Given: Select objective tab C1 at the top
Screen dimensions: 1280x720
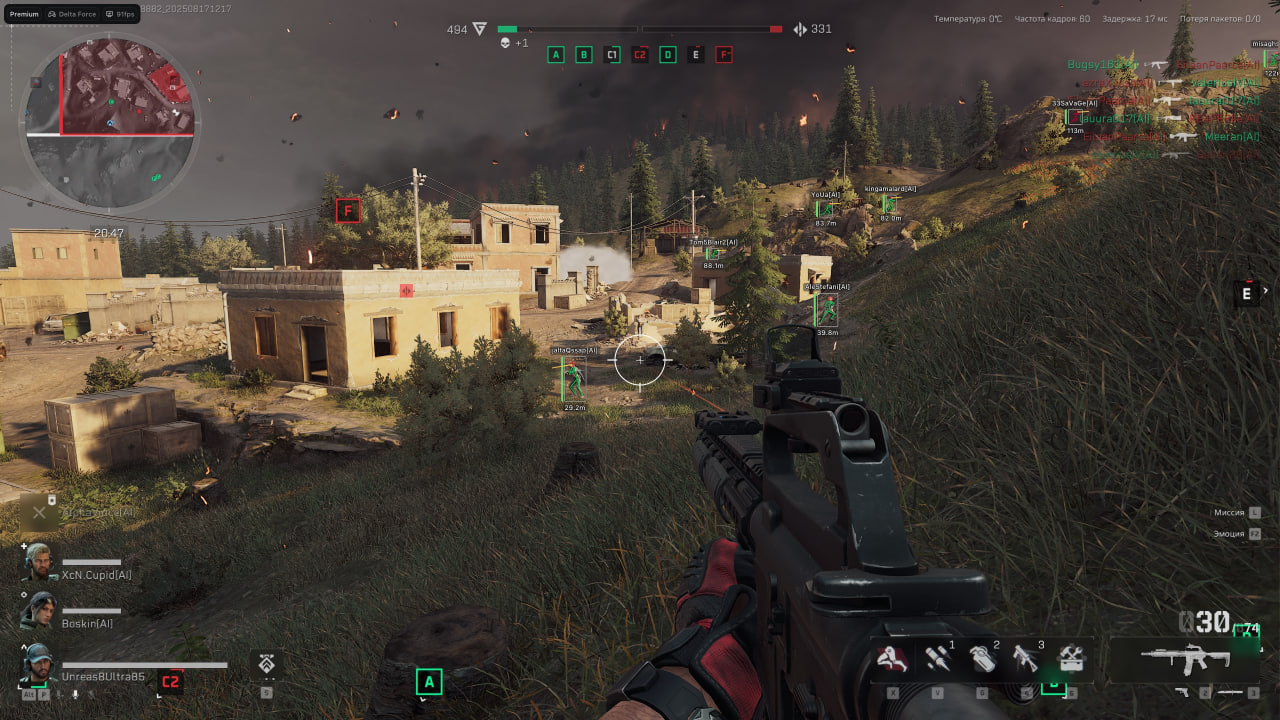Looking at the screenshot, I should point(613,55).
